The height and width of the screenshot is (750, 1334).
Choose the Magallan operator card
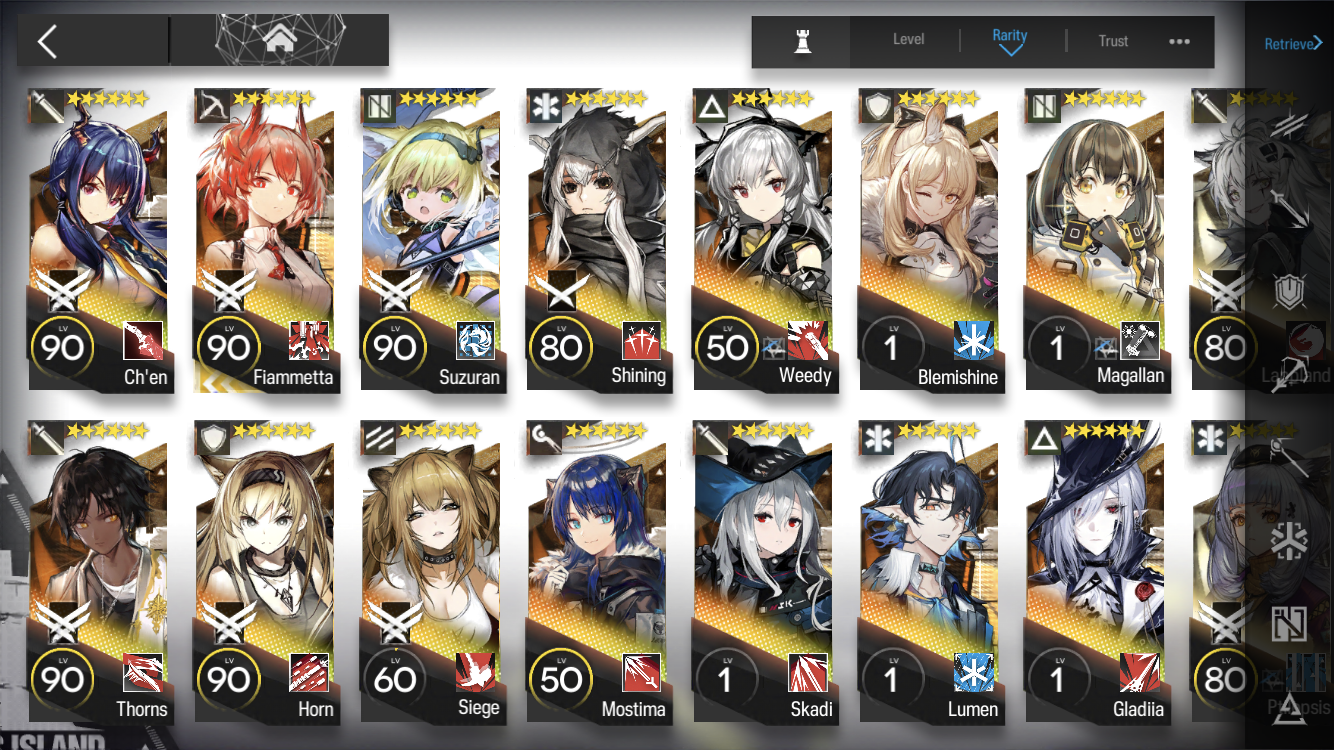[1096, 240]
